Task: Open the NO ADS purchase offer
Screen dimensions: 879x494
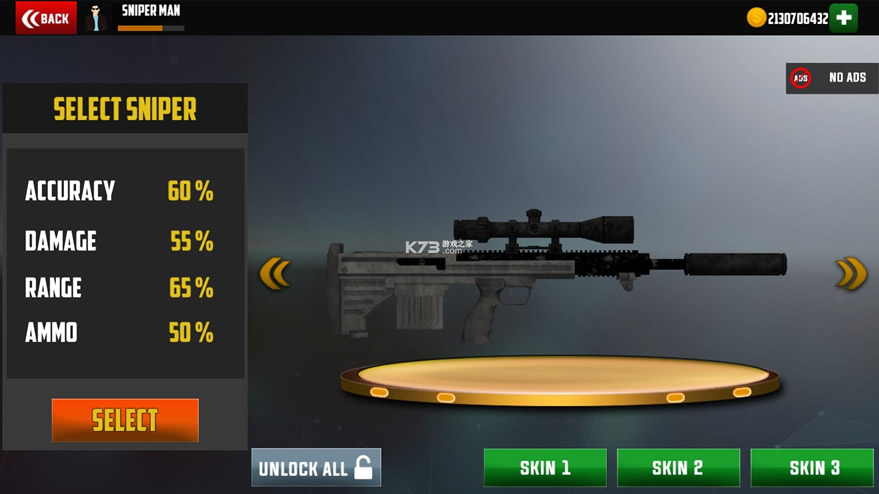Action: coord(832,78)
